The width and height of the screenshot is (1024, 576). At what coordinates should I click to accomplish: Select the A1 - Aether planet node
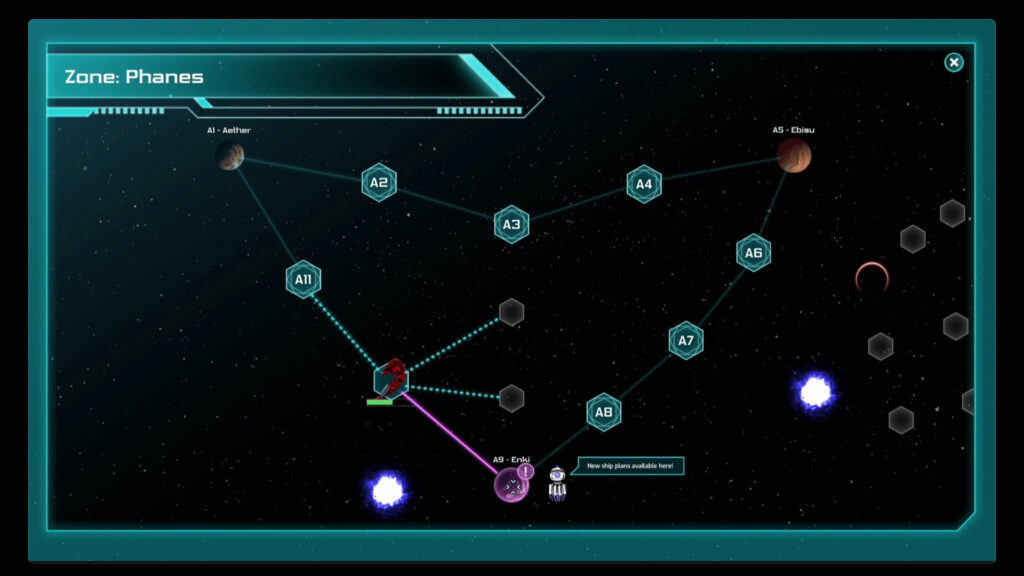click(x=231, y=156)
